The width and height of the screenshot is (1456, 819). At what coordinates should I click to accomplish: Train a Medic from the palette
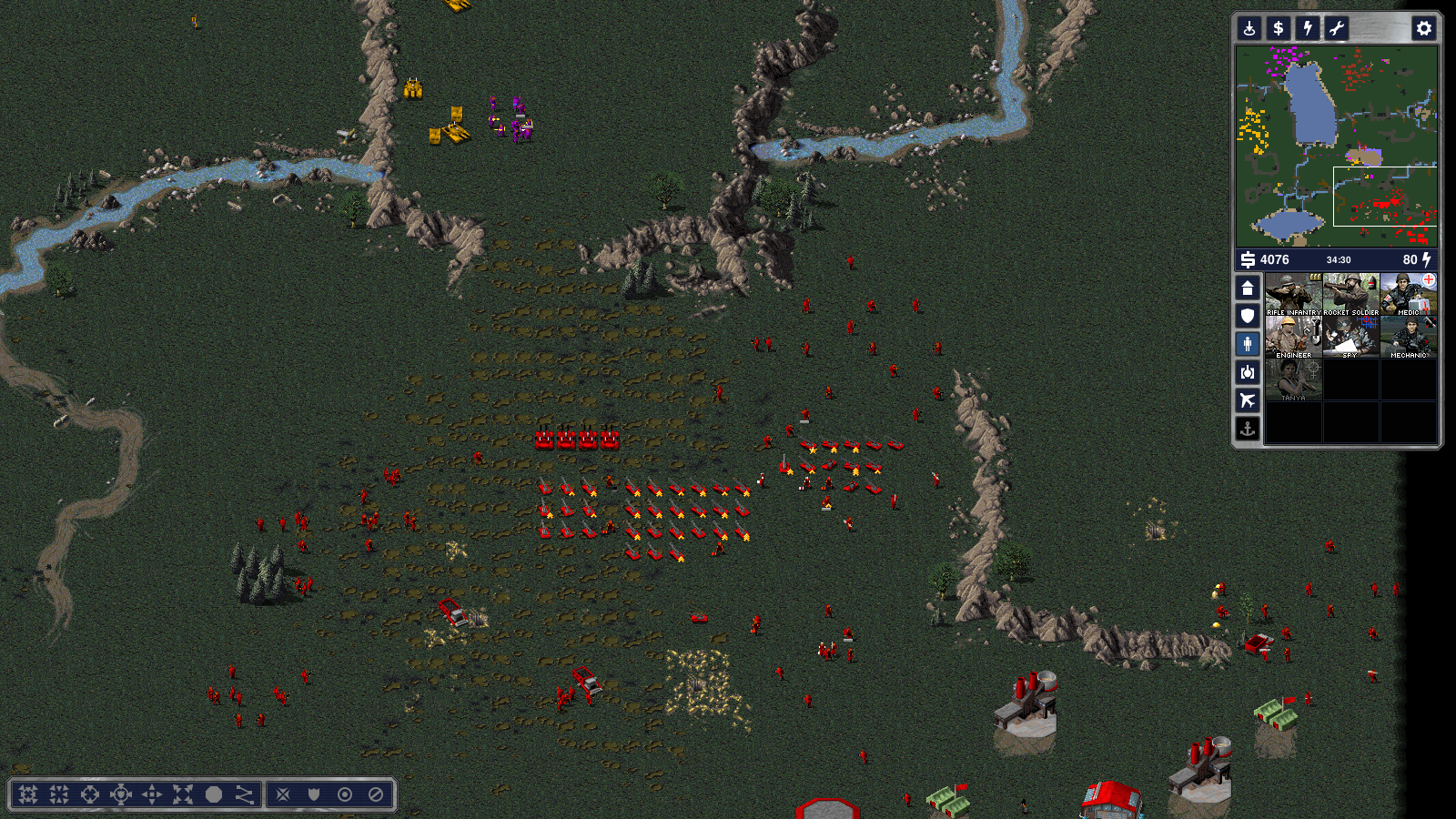point(1408,294)
